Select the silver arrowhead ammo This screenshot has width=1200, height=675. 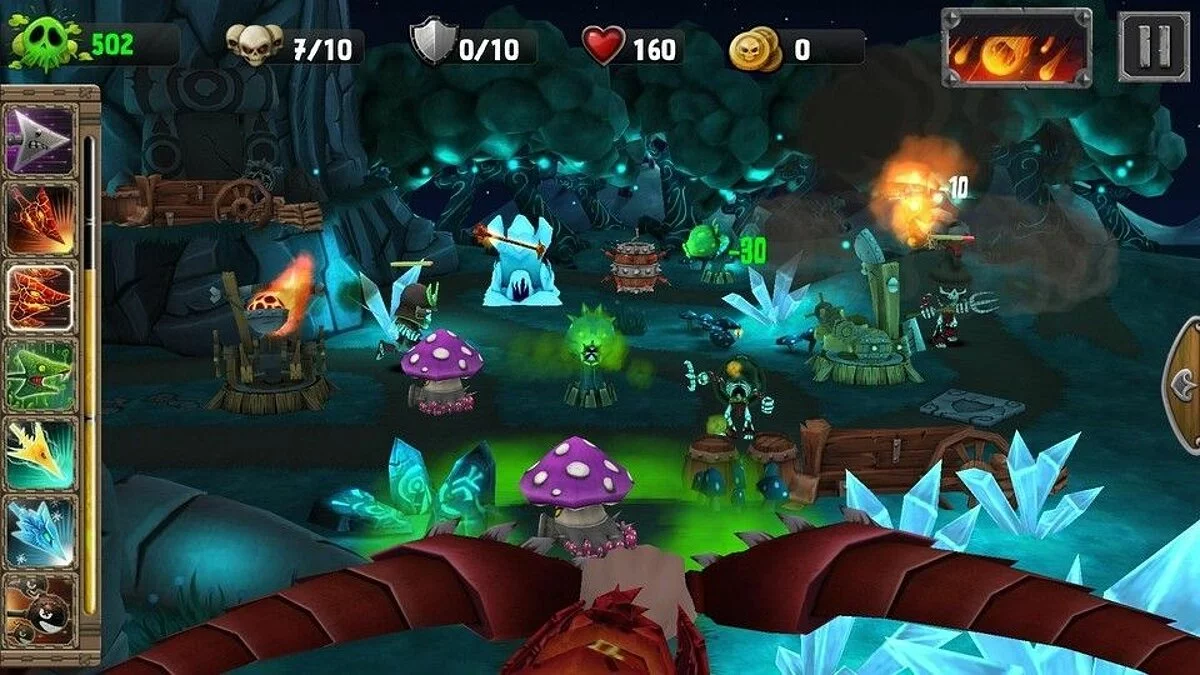pyautogui.click(x=41, y=141)
